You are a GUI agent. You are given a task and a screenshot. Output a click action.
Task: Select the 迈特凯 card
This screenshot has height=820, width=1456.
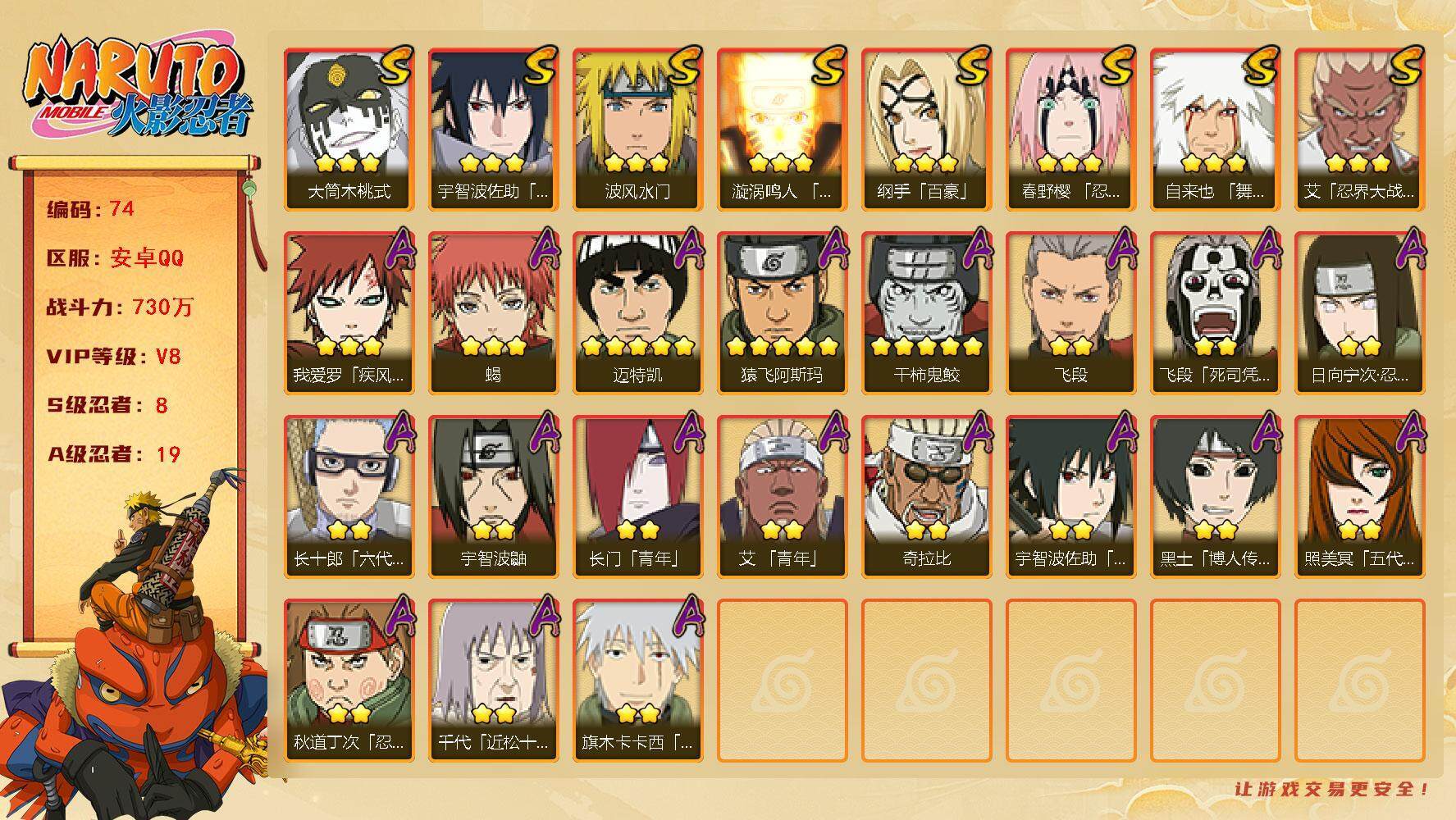pyautogui.click(x=637, y=312)
